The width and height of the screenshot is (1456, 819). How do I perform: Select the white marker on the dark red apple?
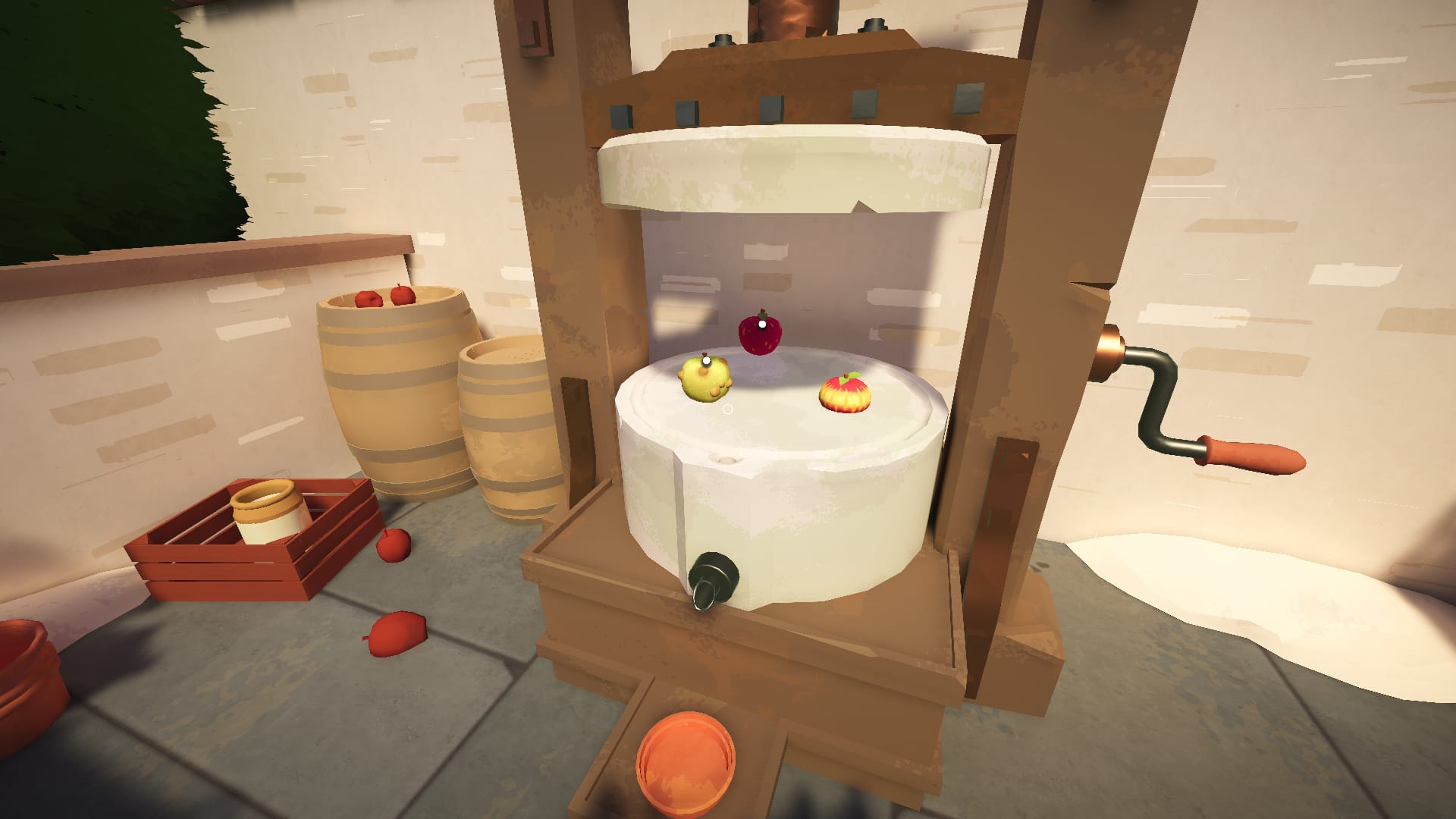(761, 325)
